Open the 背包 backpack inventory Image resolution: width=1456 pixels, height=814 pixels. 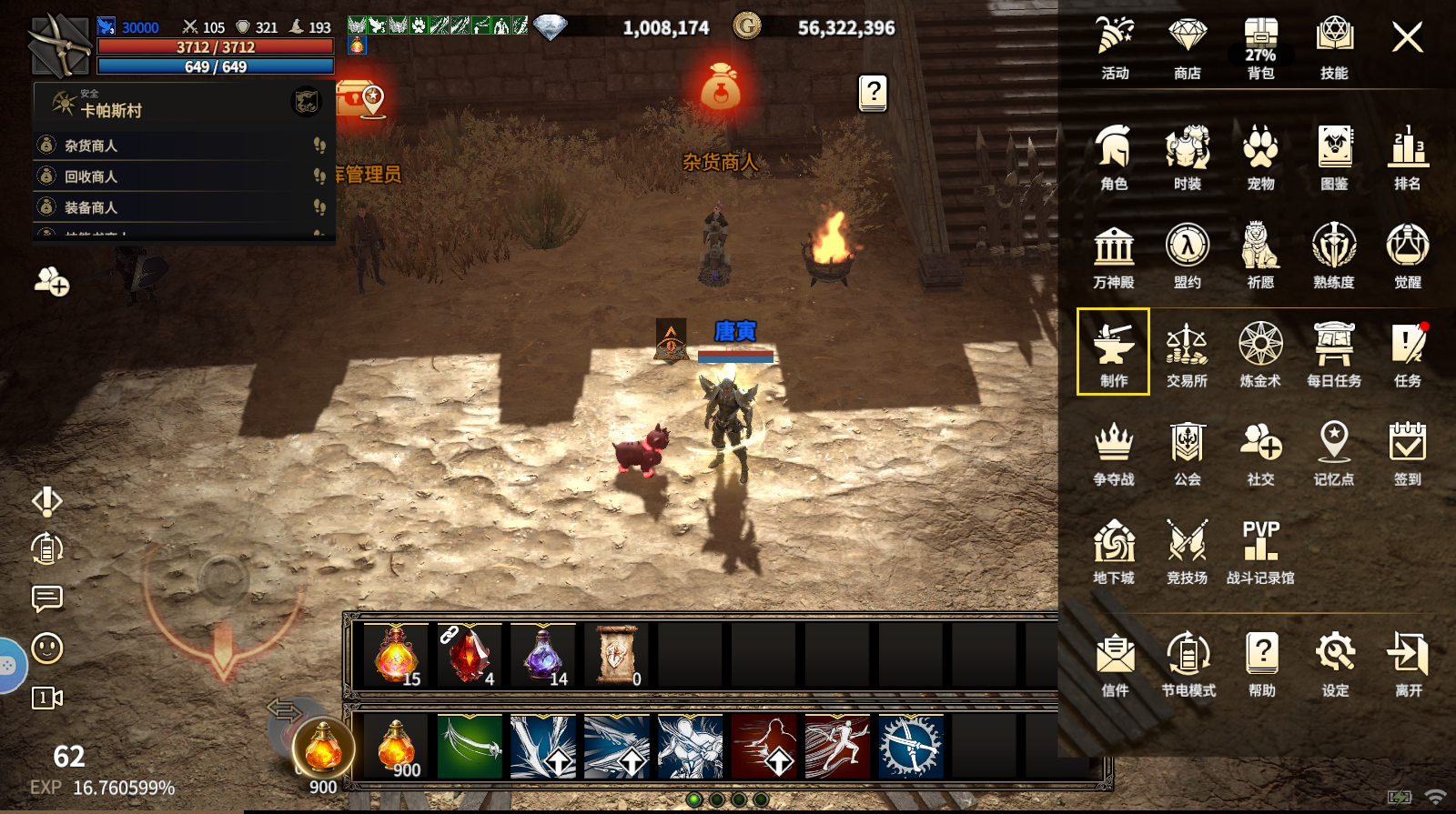(x=1260, y=47)
